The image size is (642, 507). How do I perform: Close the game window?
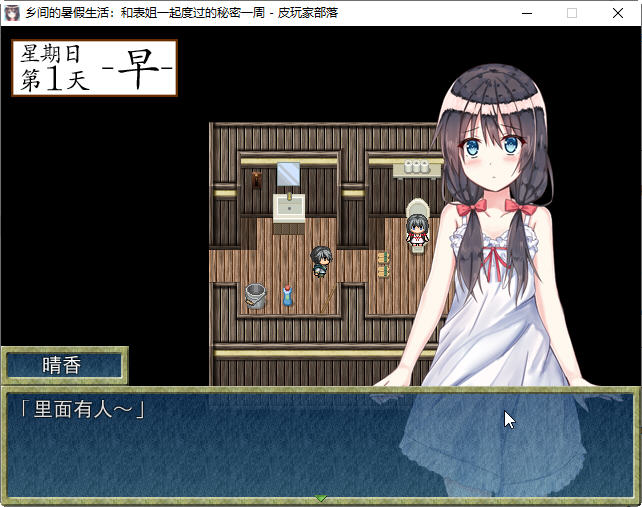point(618,13)
